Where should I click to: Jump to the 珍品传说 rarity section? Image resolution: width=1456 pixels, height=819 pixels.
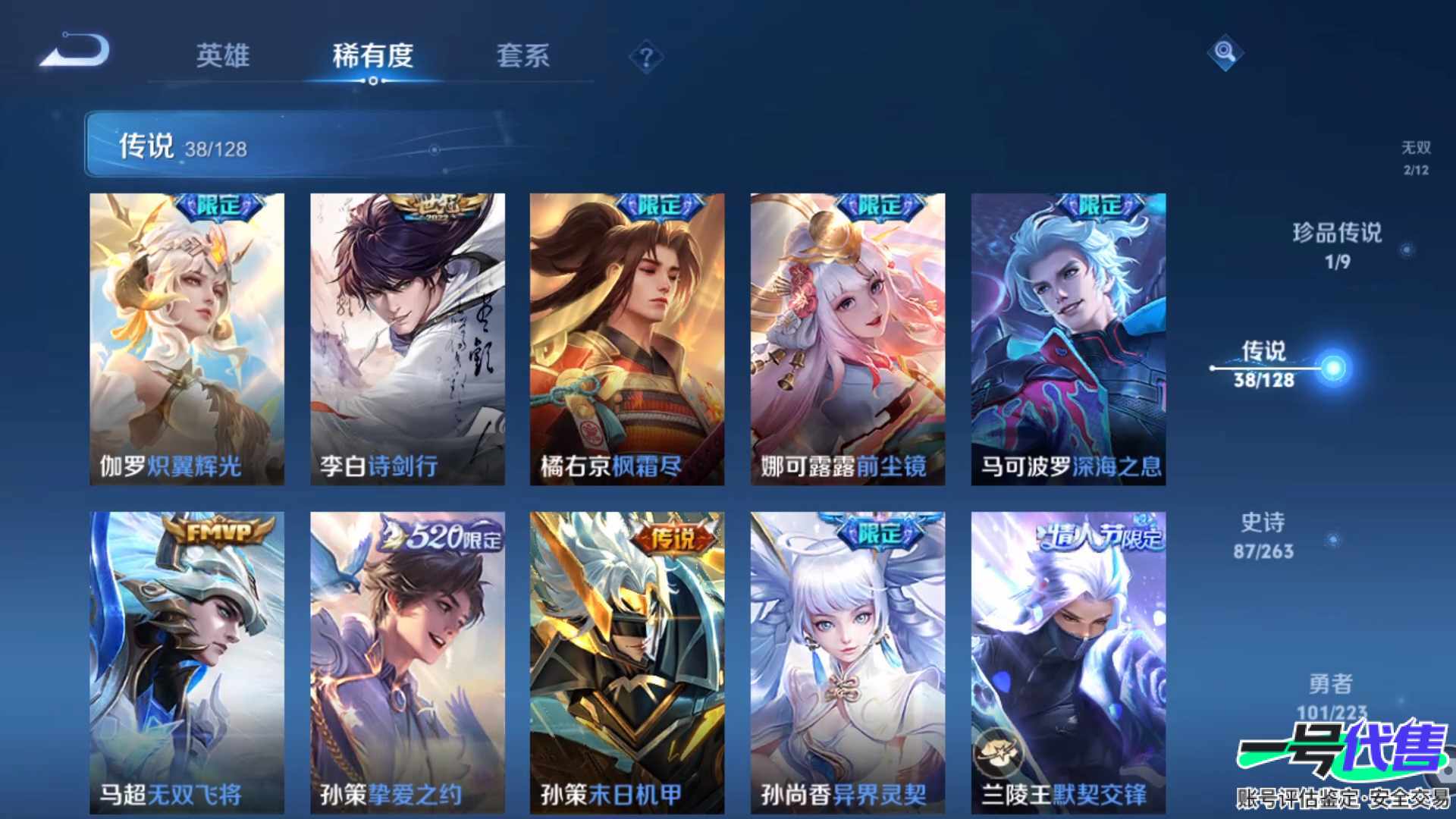point(1338,245)
